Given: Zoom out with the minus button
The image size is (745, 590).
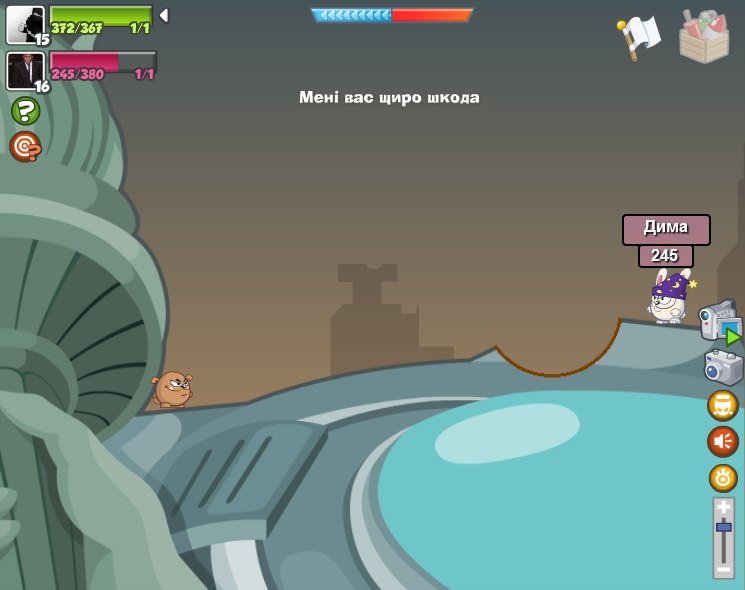Looking at the screenshot, I should pos(723,568).
